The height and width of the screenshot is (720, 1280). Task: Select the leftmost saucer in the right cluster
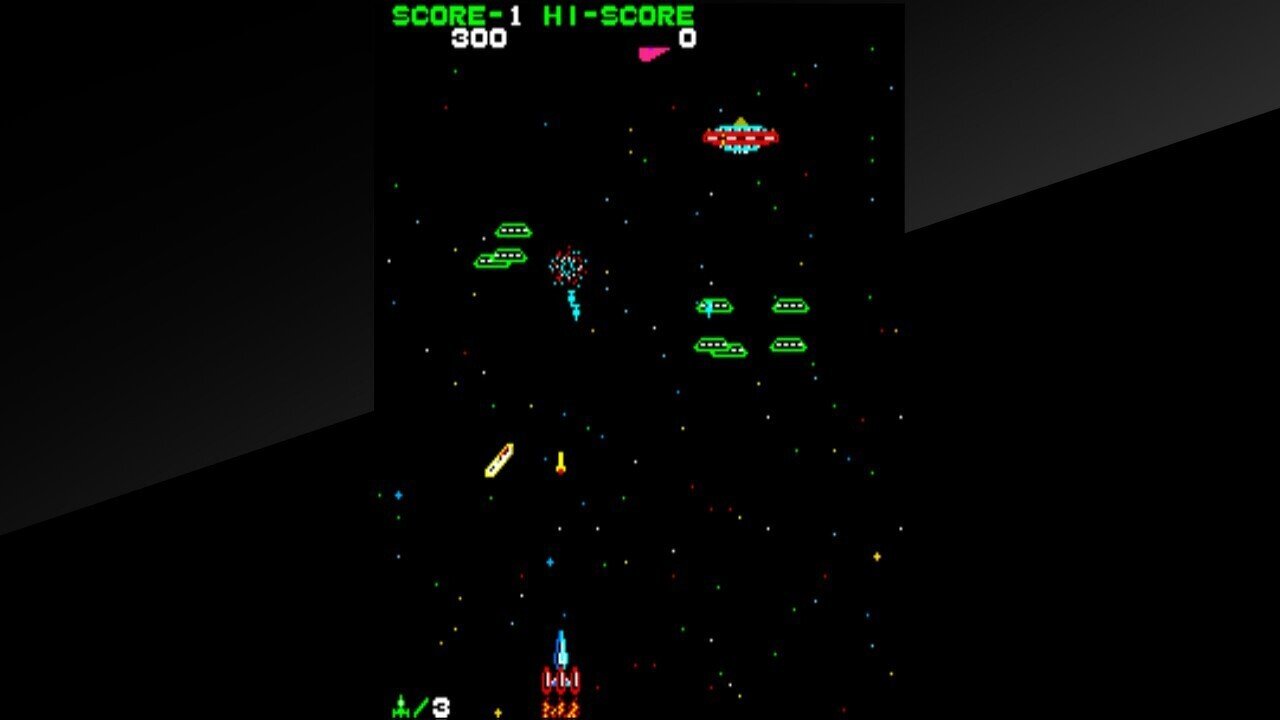pyautogui.click(x=713, y=304)
